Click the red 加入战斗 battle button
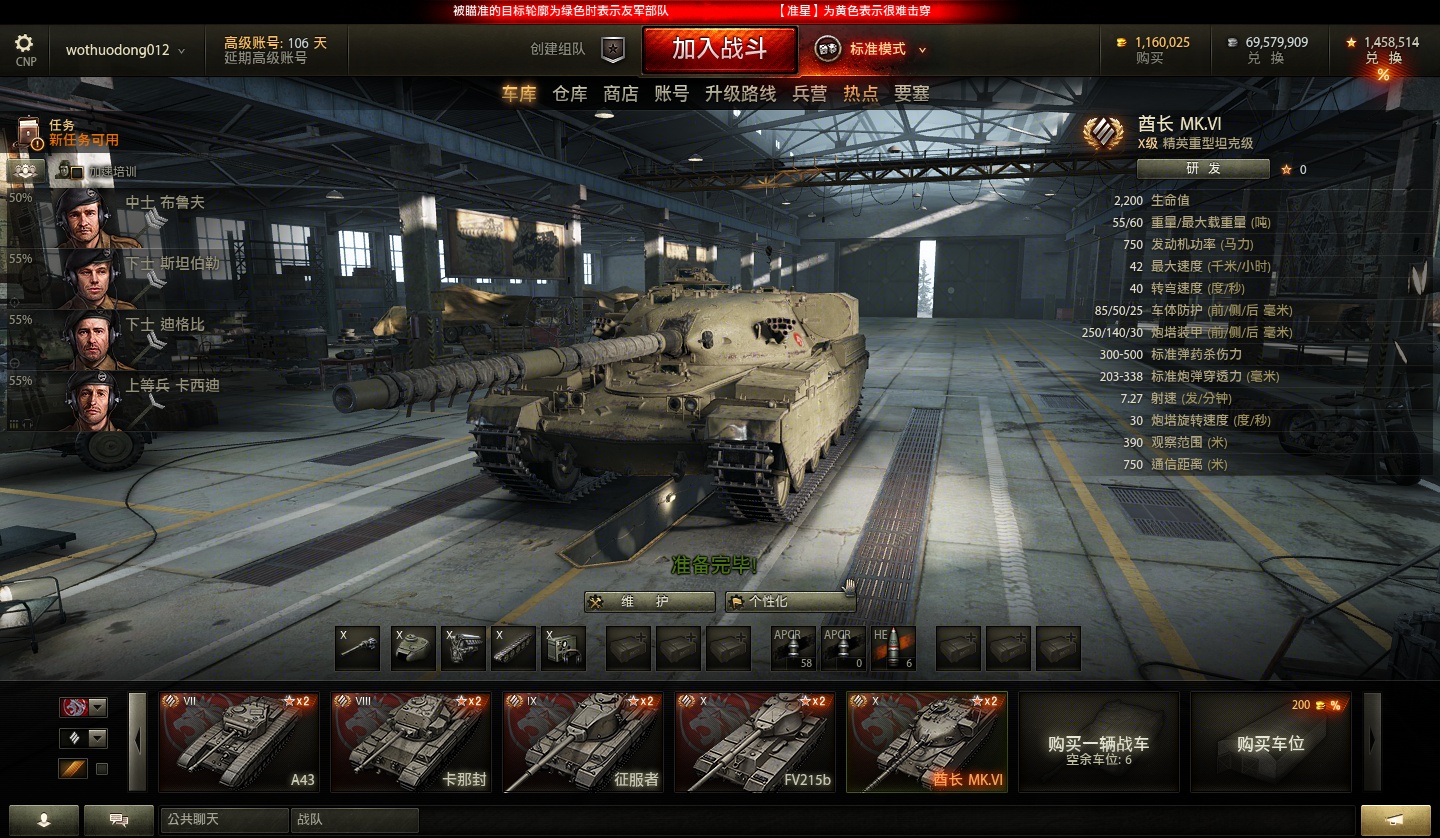The image size is (1440, 838). tap(719, 49)
